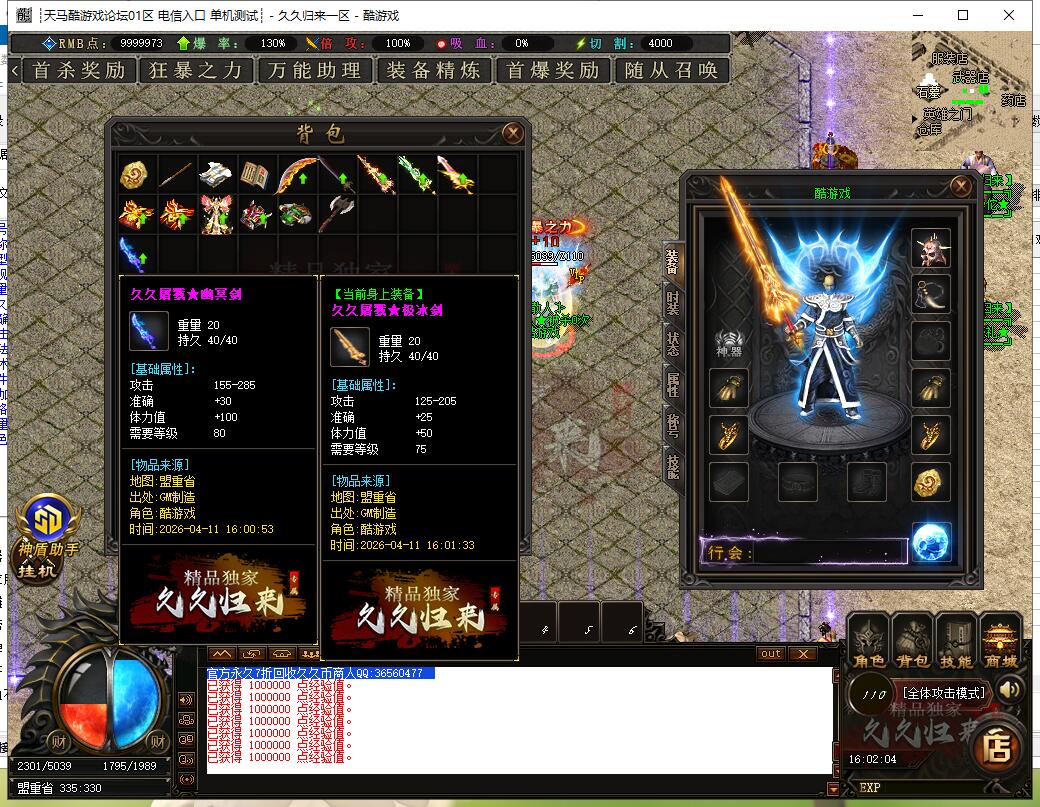Select the battle axe in the bag
The height and width of the screenshot is (807, 1040).
click(x=337, y=213)
